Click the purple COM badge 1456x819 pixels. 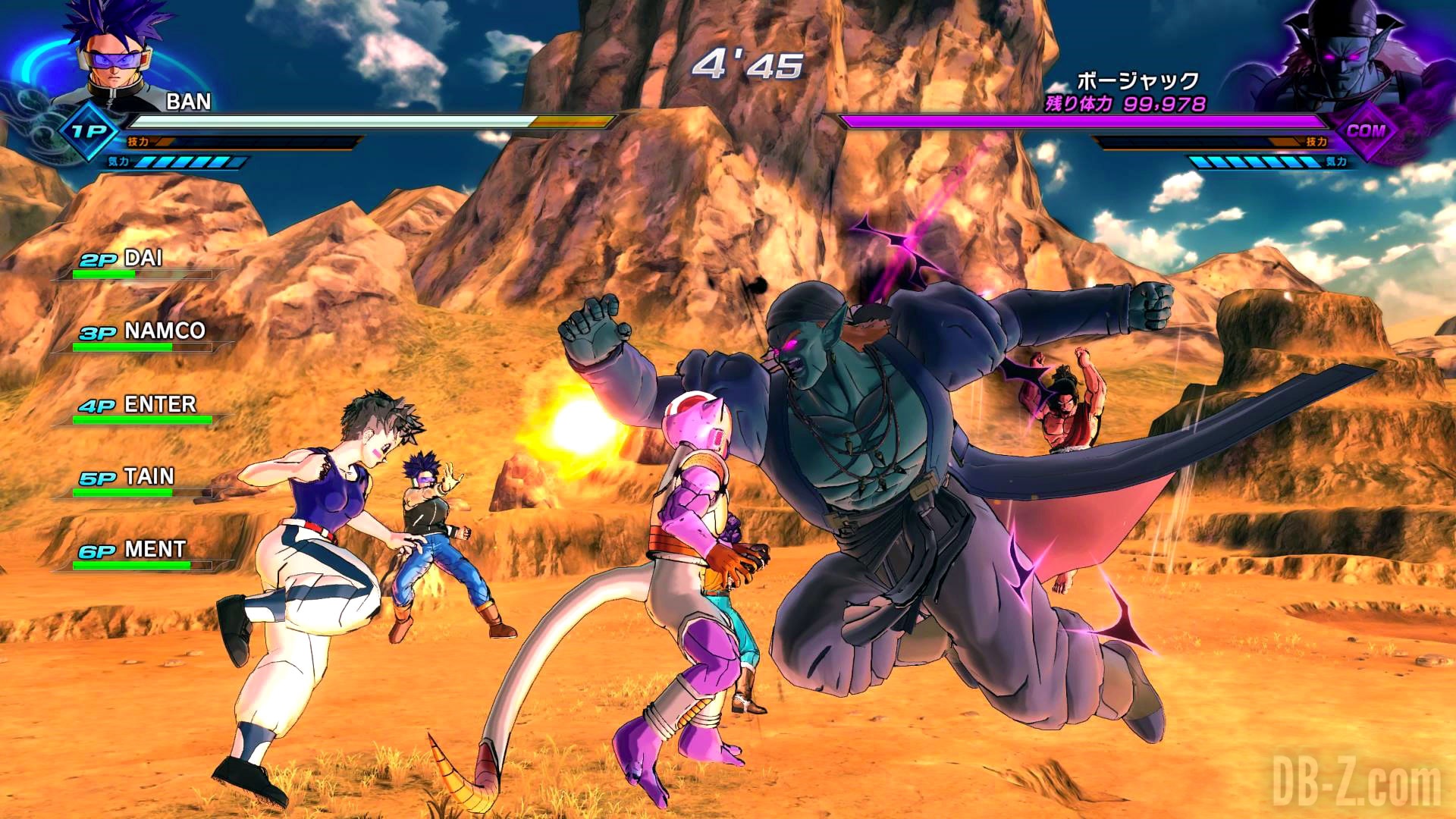pos(1366,131)
